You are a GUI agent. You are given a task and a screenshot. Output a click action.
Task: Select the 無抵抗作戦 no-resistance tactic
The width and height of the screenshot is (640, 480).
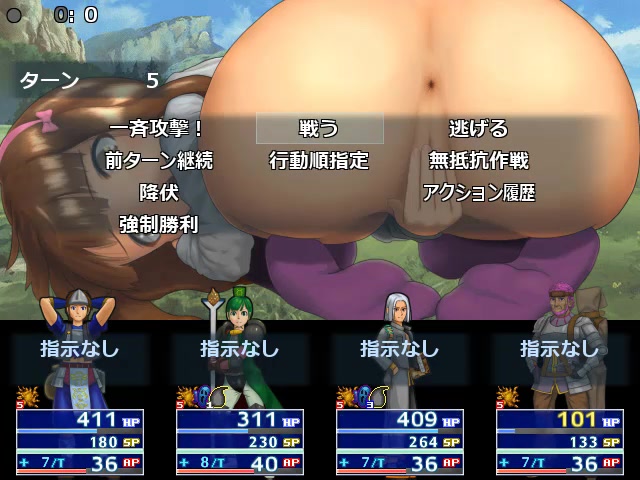(x=478, y=160)
